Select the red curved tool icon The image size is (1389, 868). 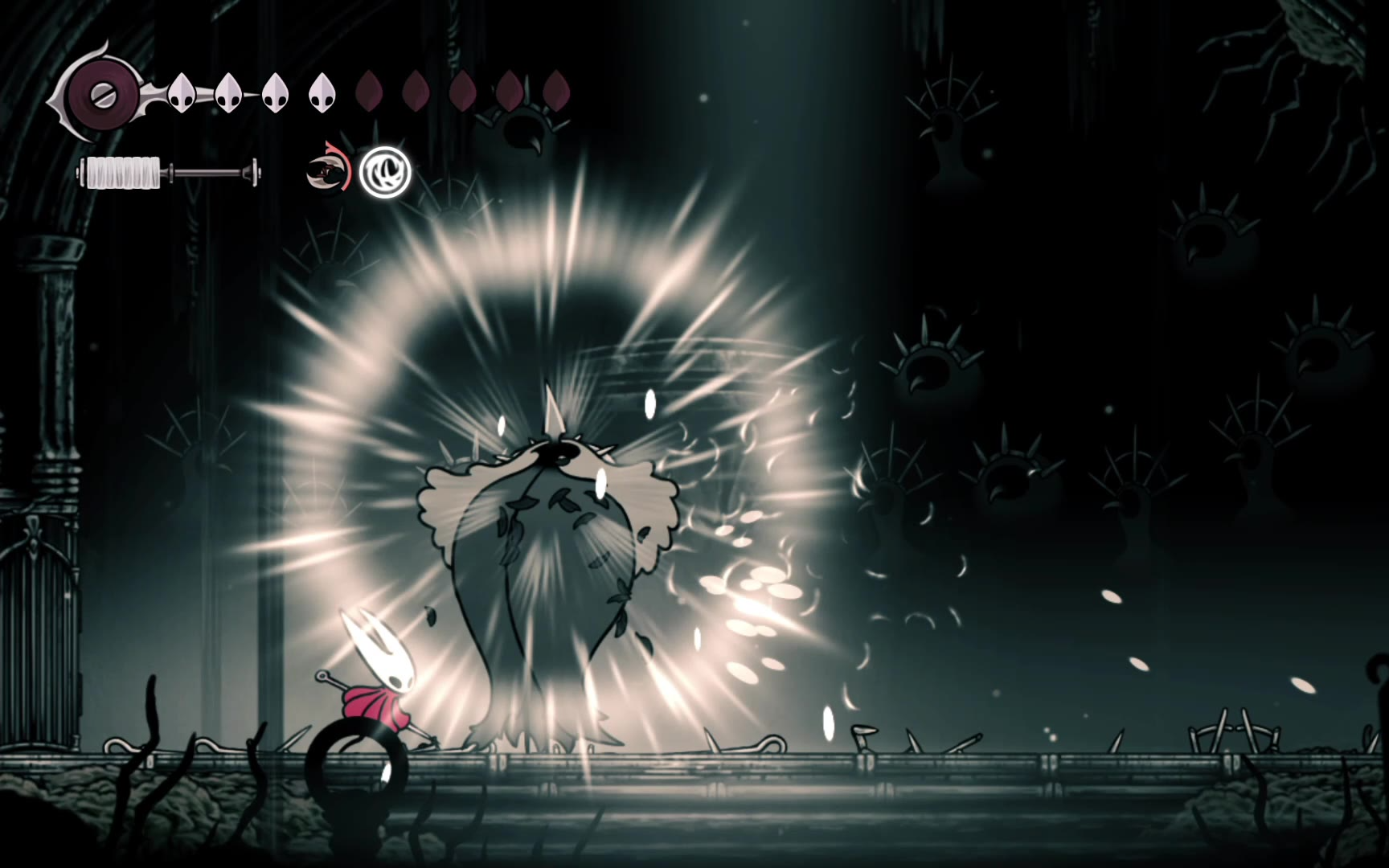[x=328, y=170]
